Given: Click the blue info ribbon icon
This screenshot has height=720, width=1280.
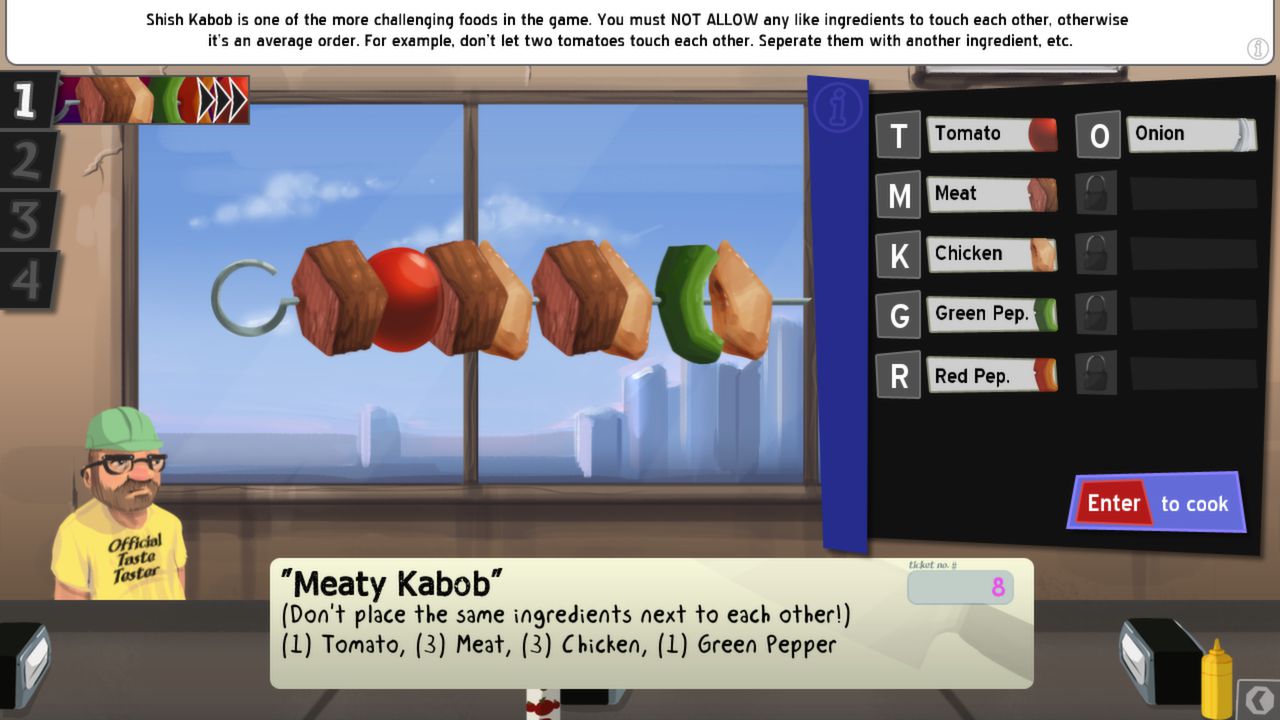Looking at the screenshot, I should tap(836, 108).
